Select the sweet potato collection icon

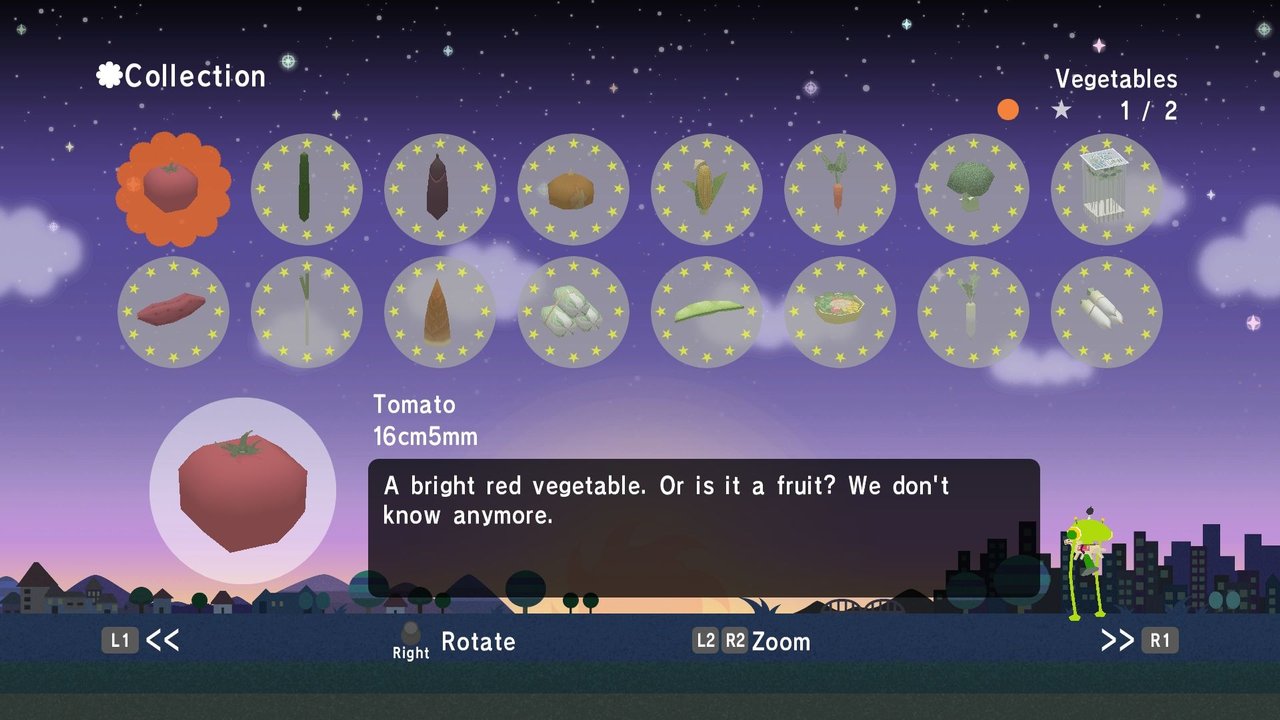[173, 311]
